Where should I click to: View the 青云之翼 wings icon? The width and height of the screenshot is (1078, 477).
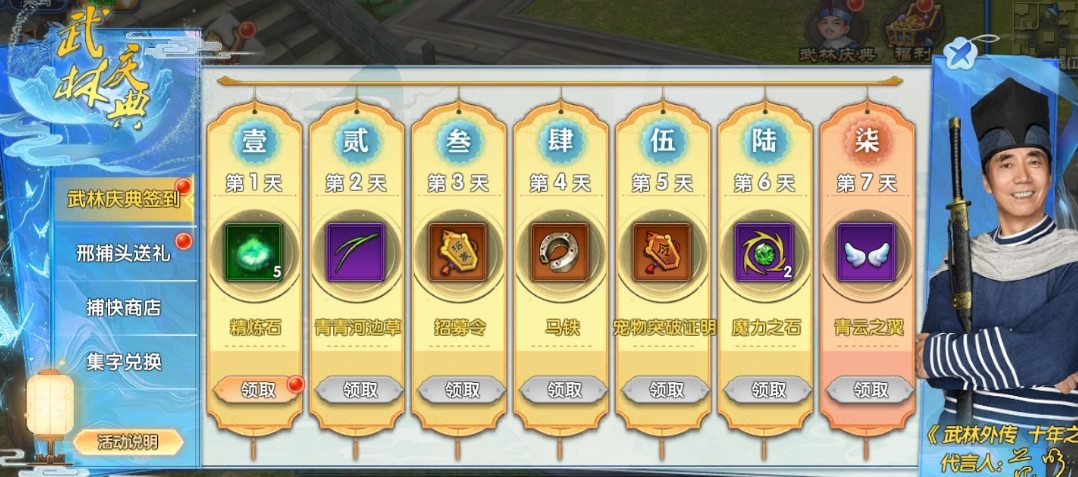click(x=866, y=251)
